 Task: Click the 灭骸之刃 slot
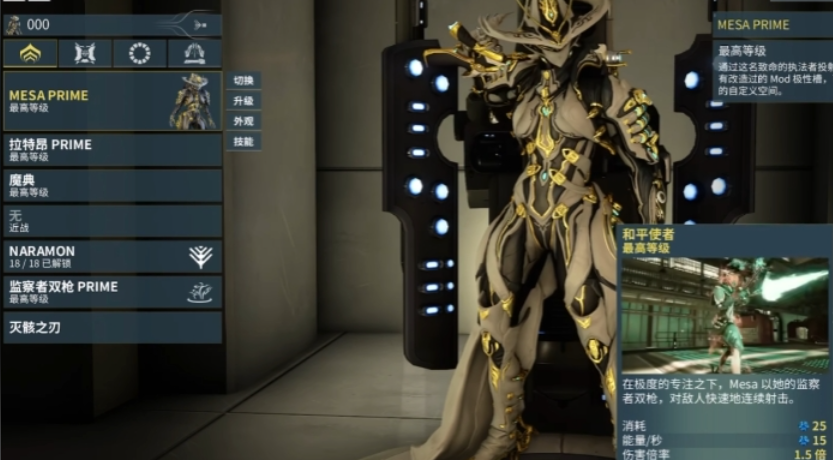pyautogui.click(x=112, y=327)
